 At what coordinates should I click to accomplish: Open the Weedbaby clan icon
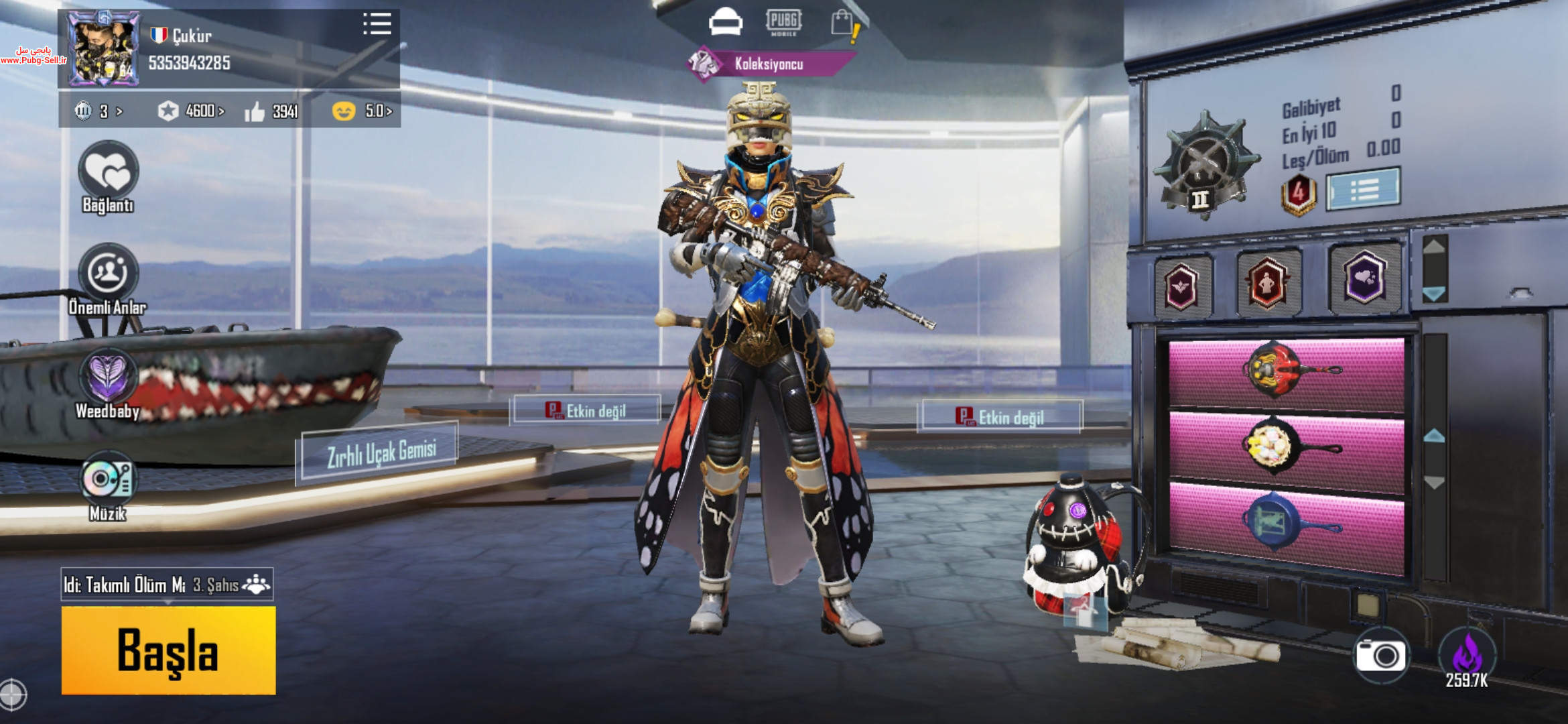pos(108,377)
